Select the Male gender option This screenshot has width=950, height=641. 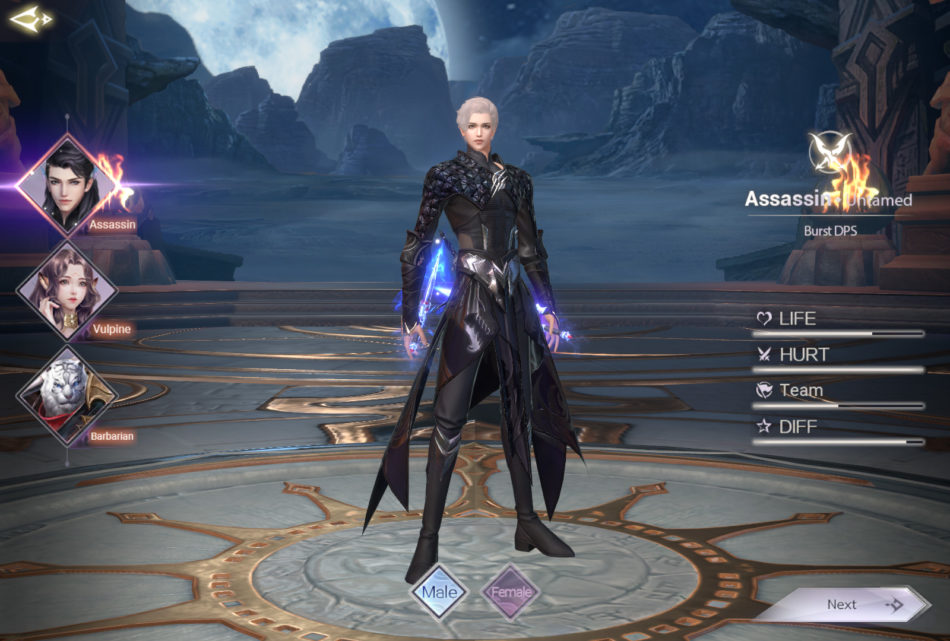pyautogui.click(x=439, y=591)
